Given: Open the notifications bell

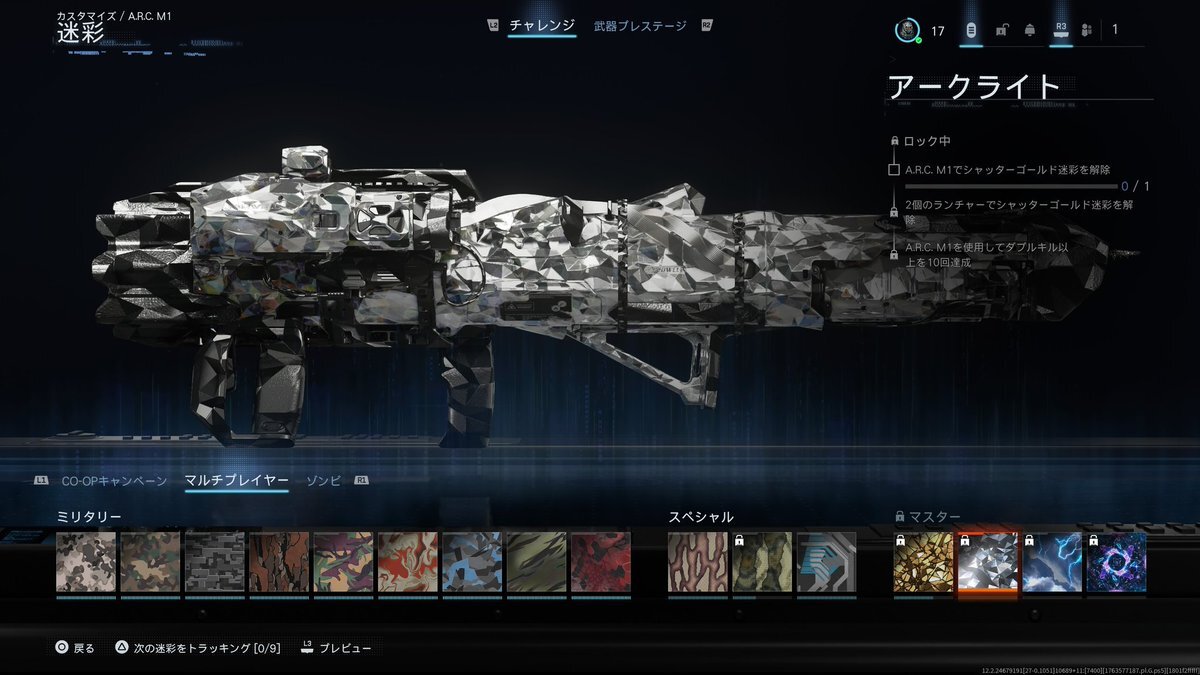Looking at the screenshot, I should 1029,30.
